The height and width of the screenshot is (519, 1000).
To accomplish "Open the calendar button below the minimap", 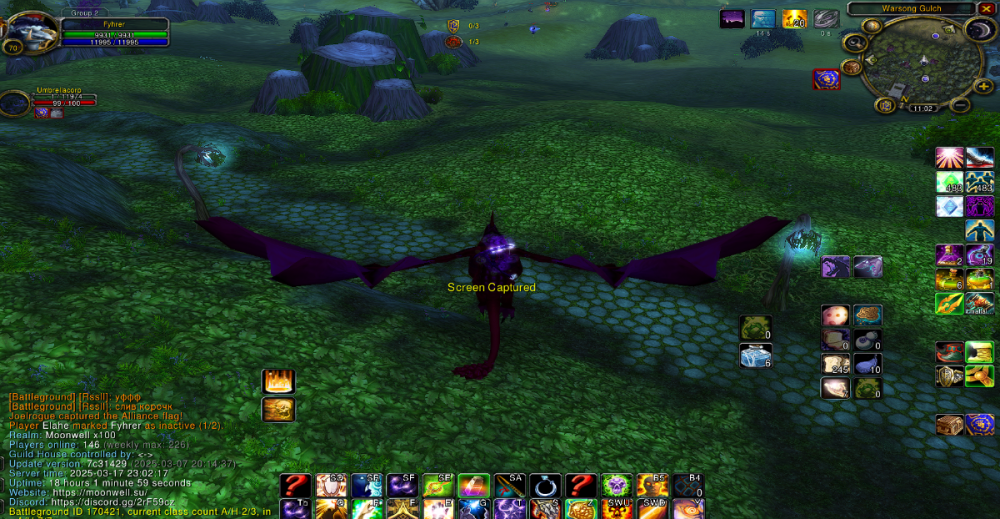I will tap(886, 105).
